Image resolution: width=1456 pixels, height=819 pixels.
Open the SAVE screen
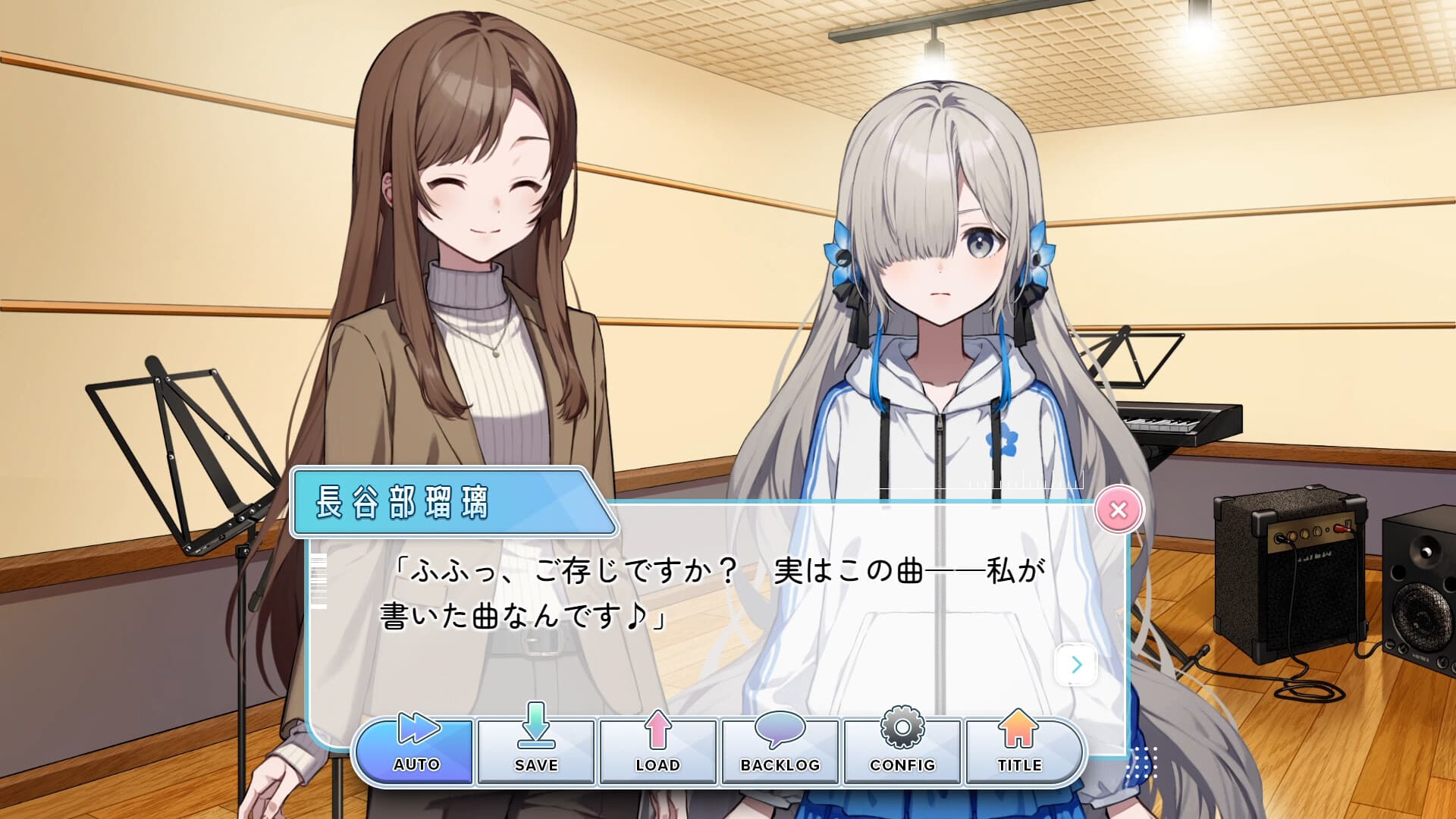coord(535,751)
